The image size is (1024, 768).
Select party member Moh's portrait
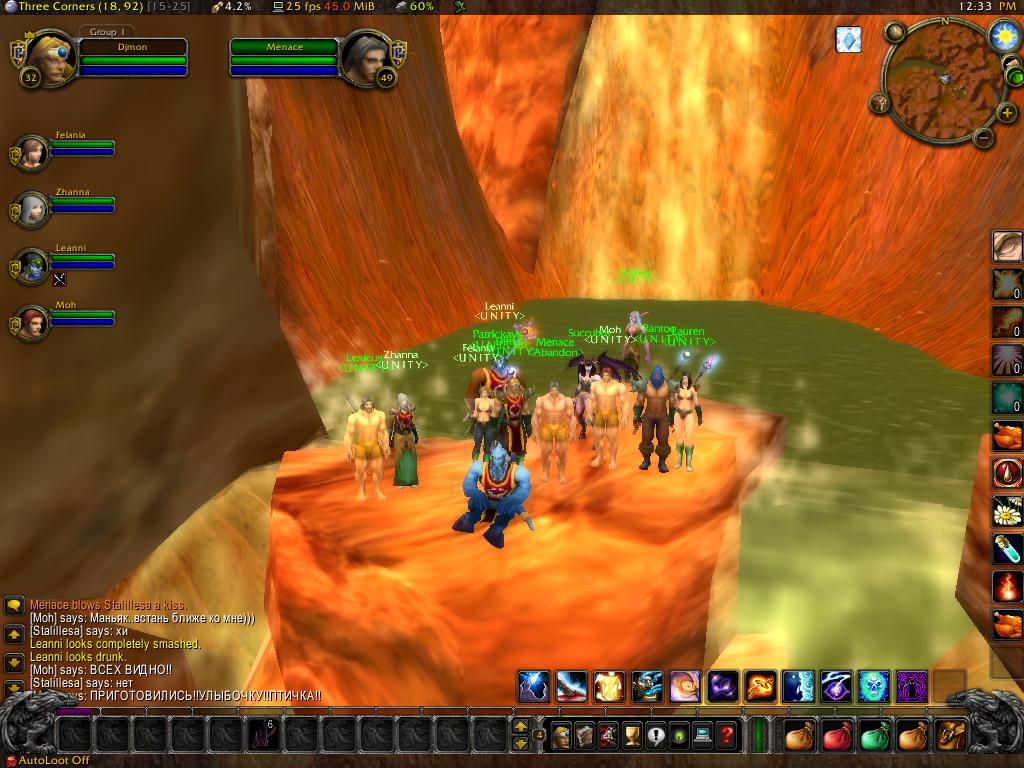(x=33, y=323)
